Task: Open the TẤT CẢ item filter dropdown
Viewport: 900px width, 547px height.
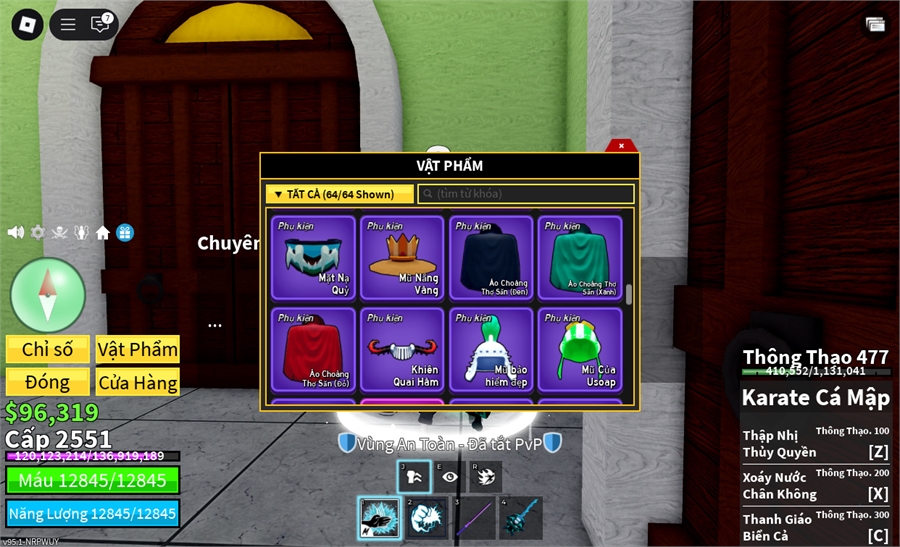Action: [x=339, y=194]
